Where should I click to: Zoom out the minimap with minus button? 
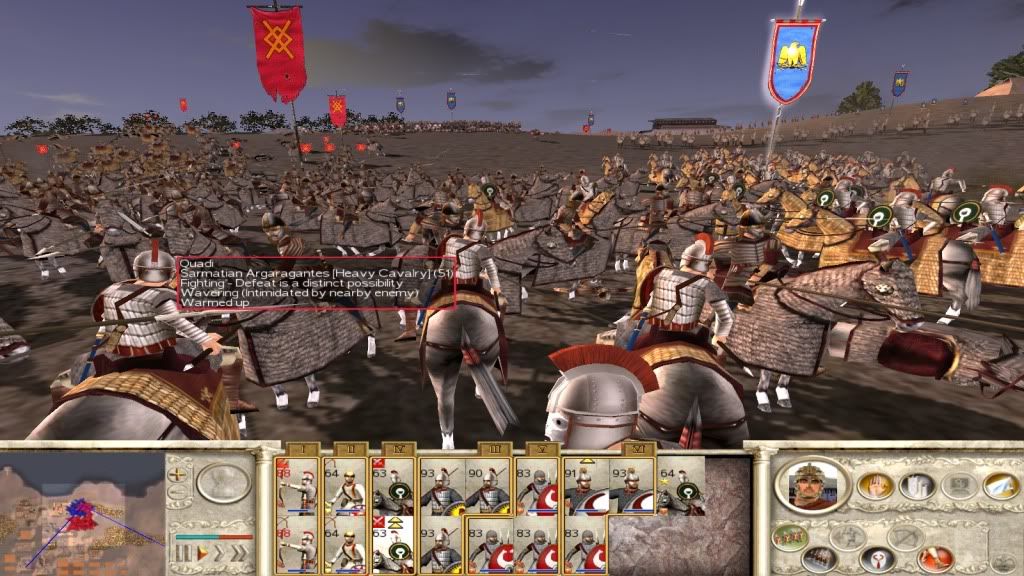pos(177,493)
